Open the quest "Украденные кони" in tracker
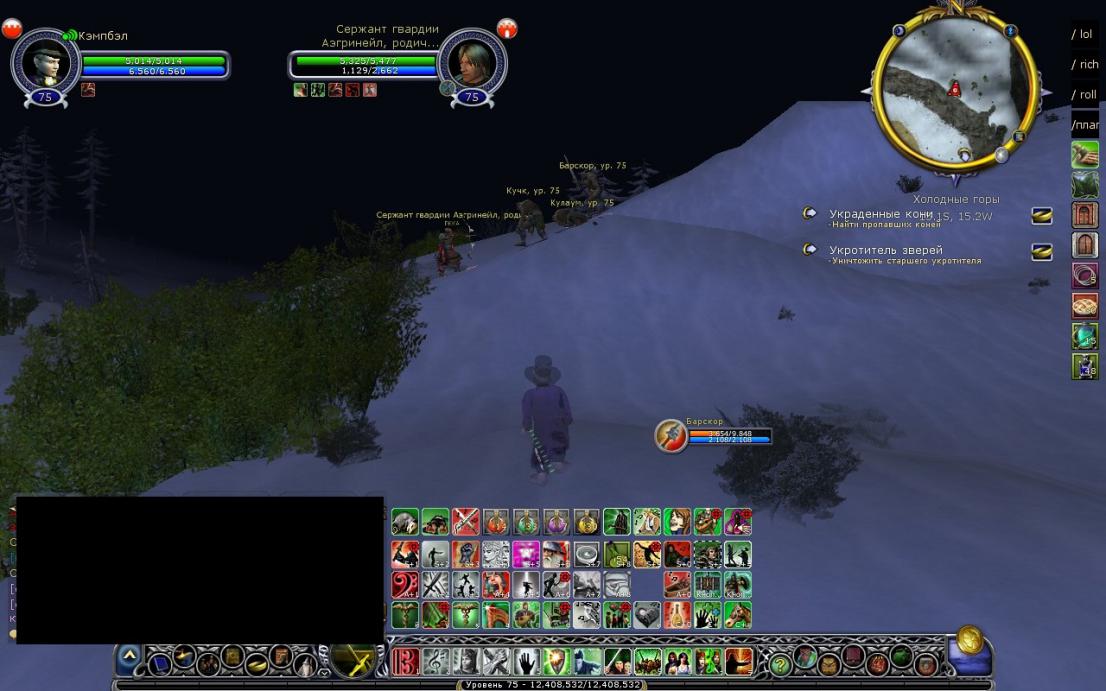The height and width of the screenshot is (691, 1106). [x=880, y=214]
